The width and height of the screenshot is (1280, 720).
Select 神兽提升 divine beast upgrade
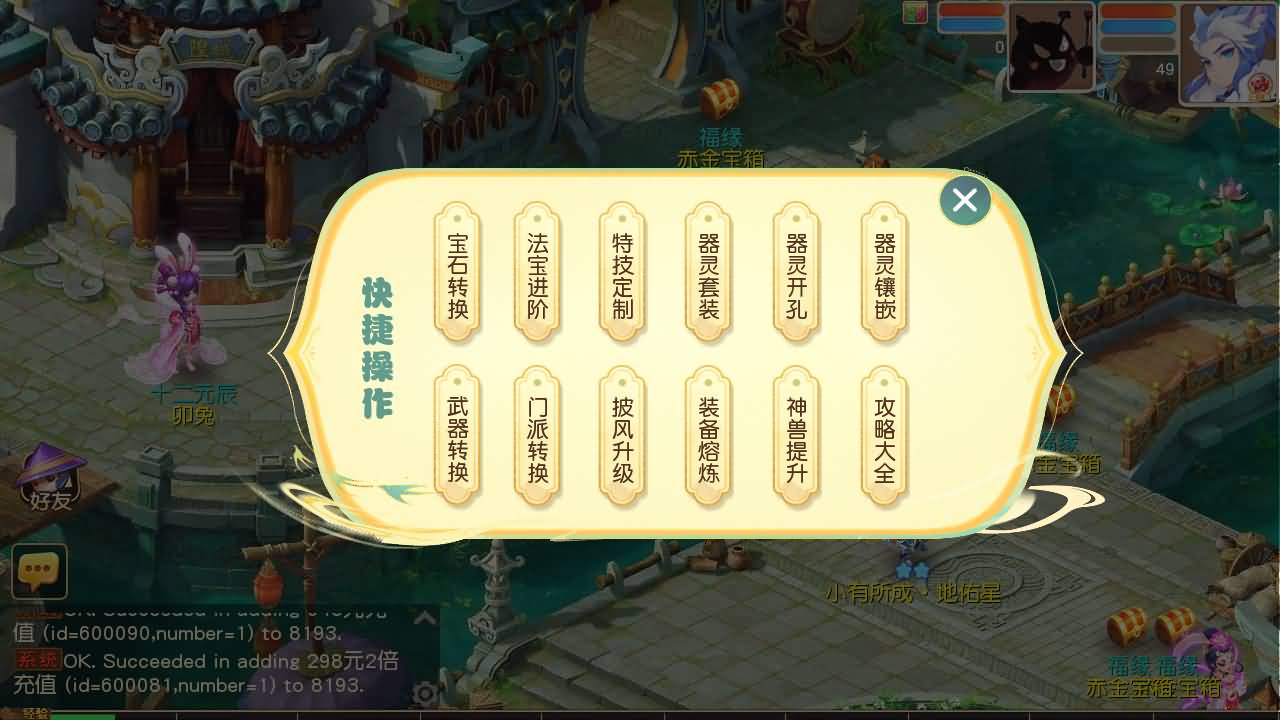(795, 437)
